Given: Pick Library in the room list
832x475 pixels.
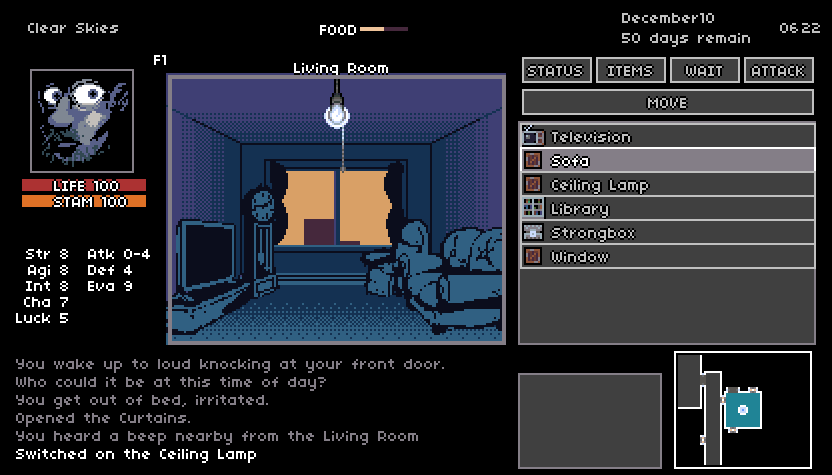Looking at the screenshot, I should click(x=667, y=209).
